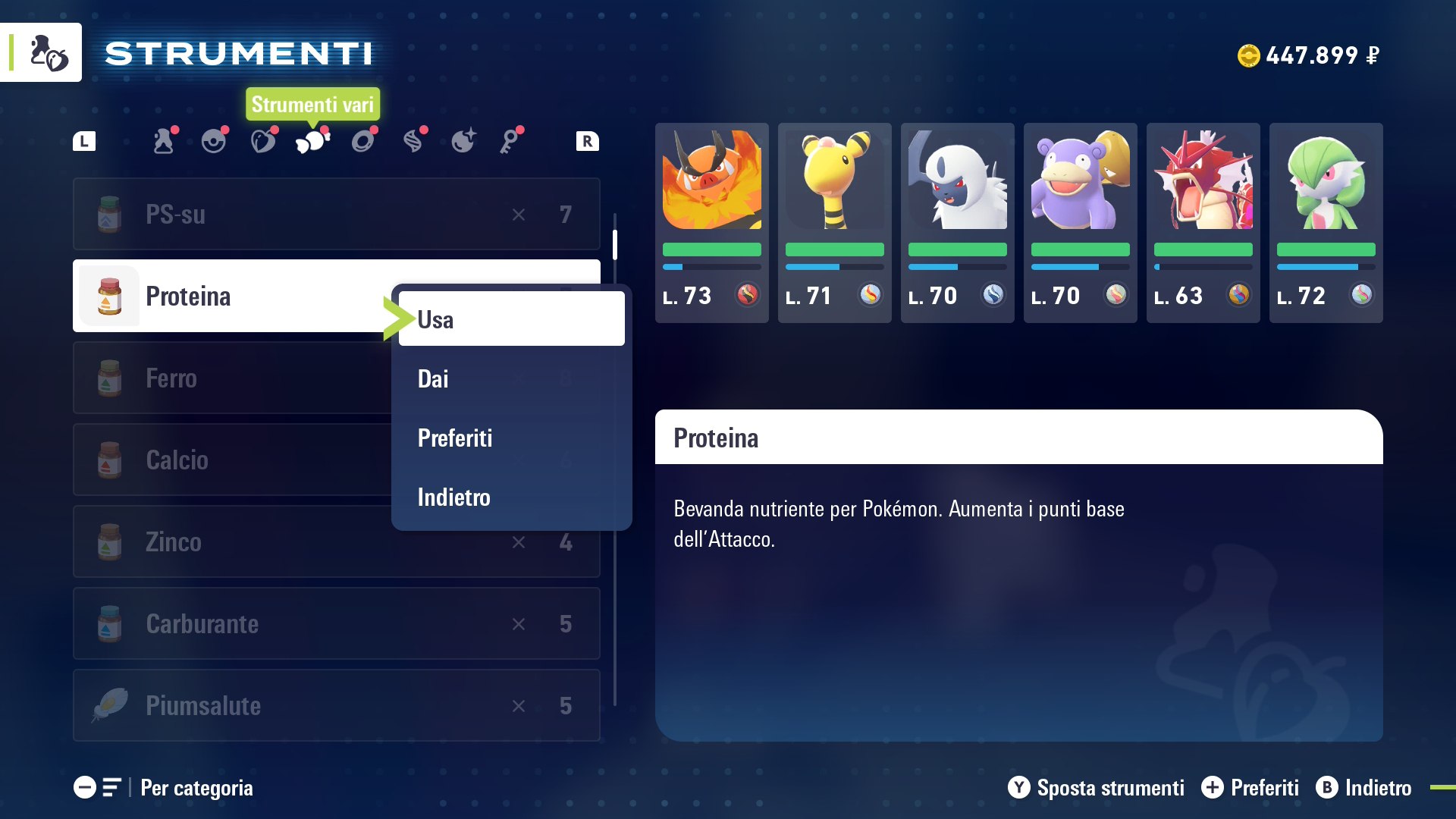Pick the red Gyarados party slot
The width and height of the screenshot is (1456, 819).
[x=1203, y=222]
